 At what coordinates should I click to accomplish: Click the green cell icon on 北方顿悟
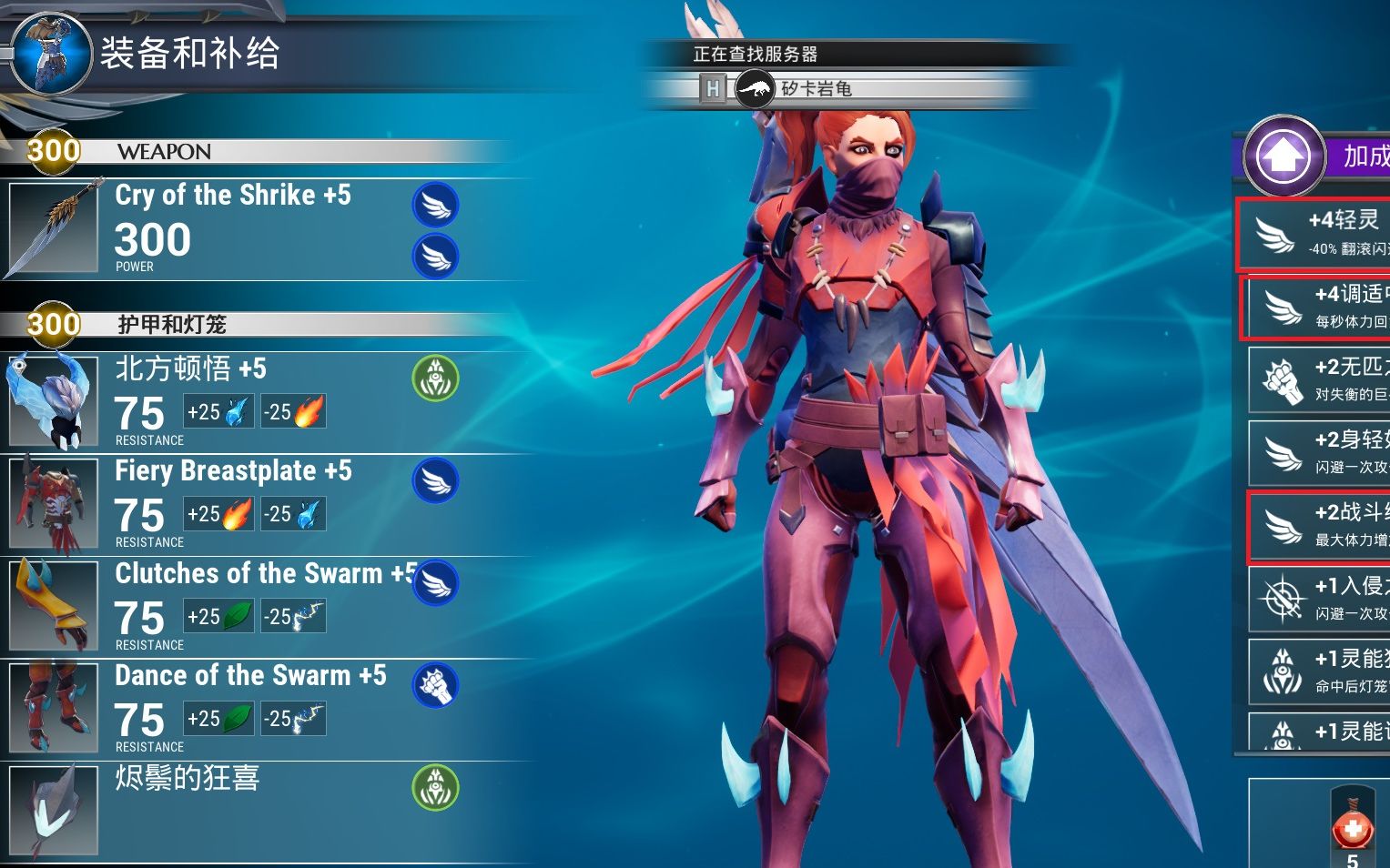435,378
